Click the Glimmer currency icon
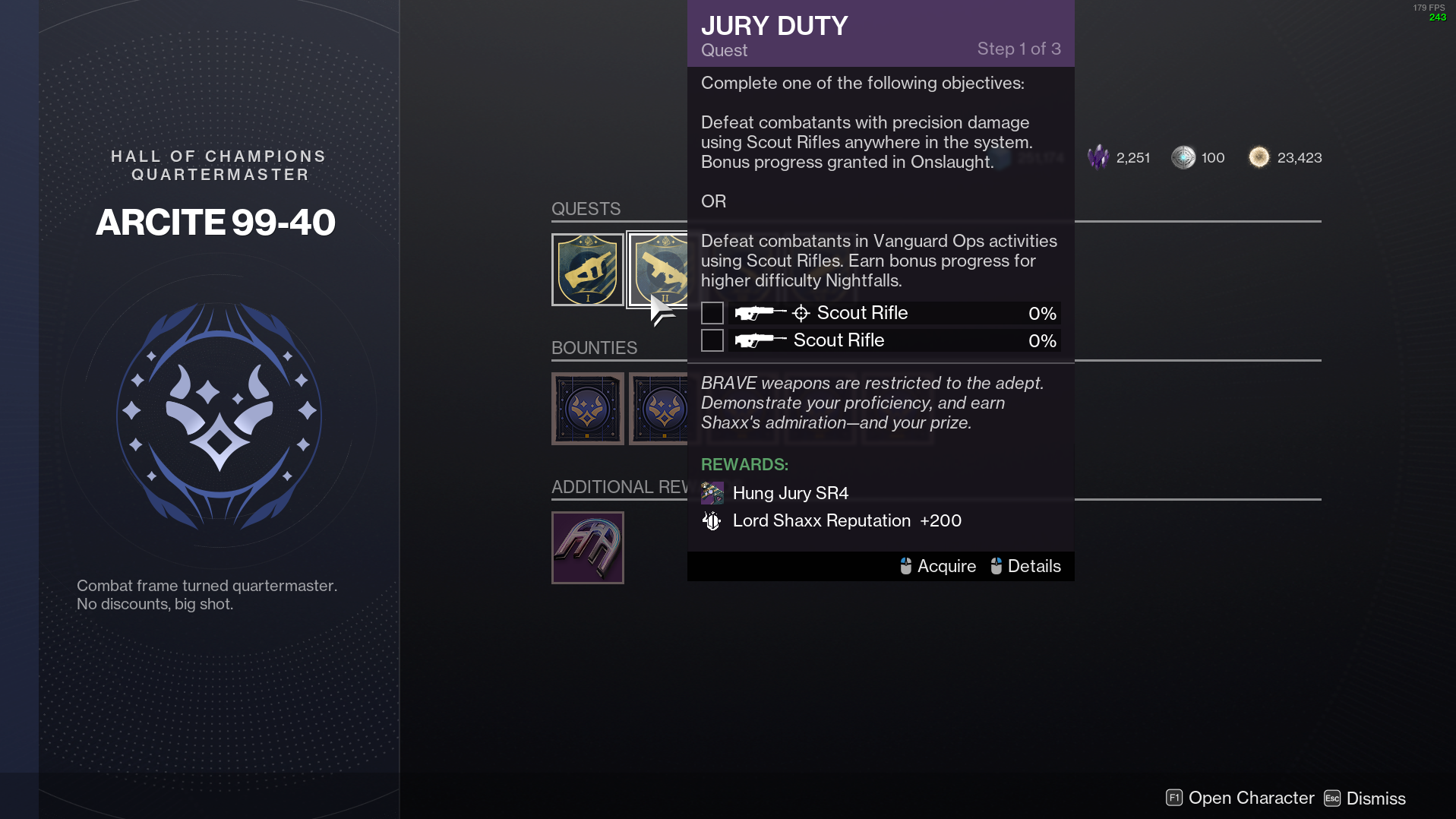Viewport: 1456px width, 819px height. [x=1259, y=157]
